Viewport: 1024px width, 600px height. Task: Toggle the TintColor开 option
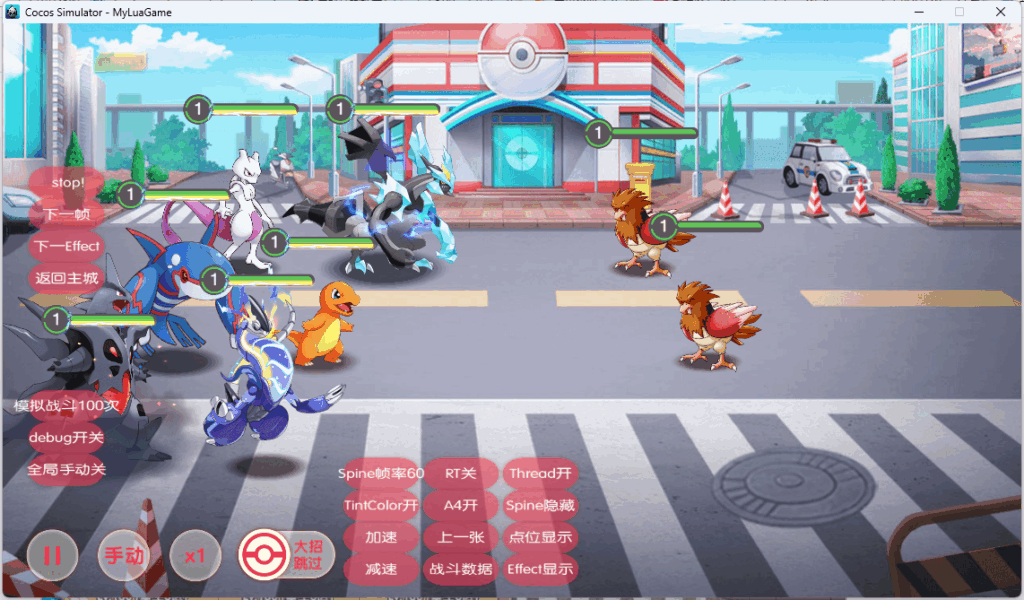point(381,505)
